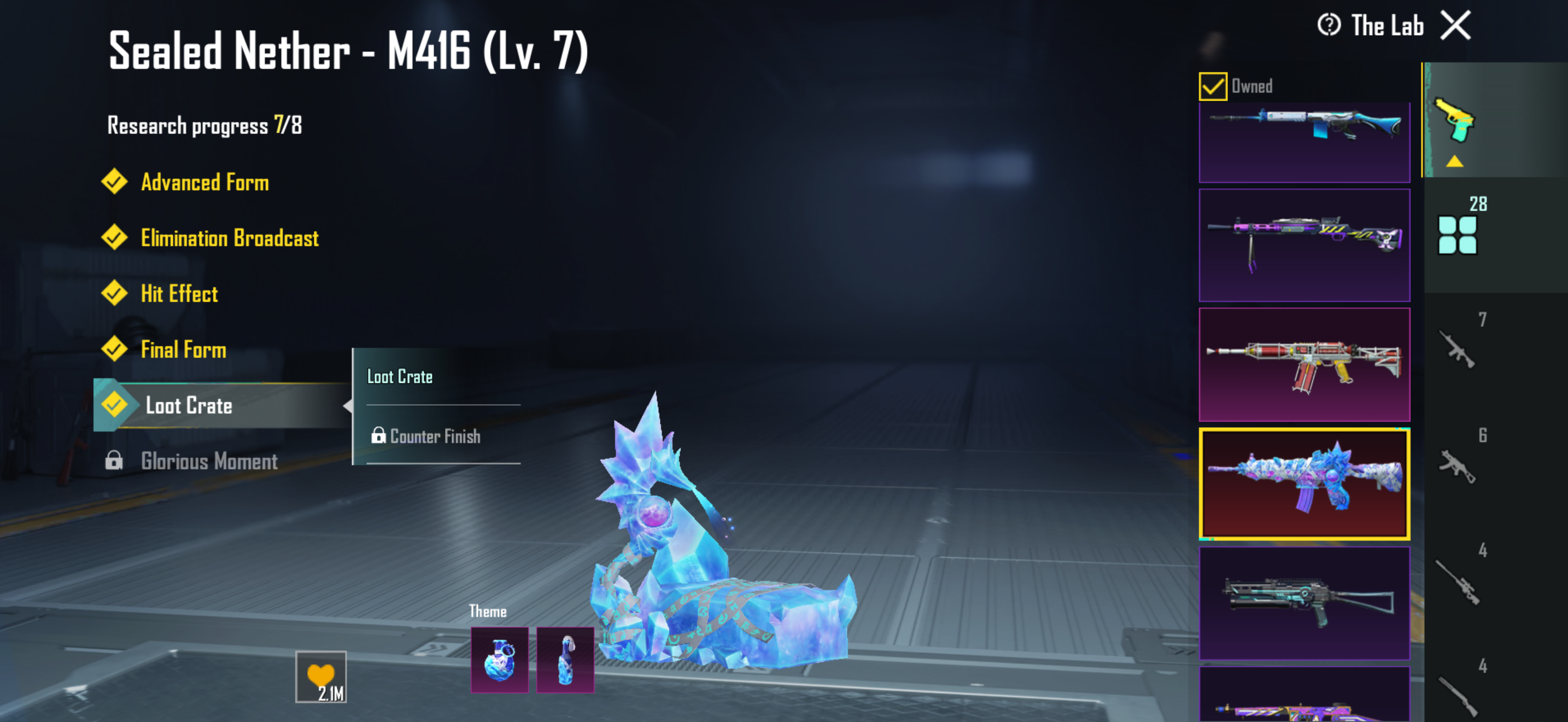Select the Sealed Nether M416 thumbnail
This screenshot has height=722, width=1568.
1304,484
